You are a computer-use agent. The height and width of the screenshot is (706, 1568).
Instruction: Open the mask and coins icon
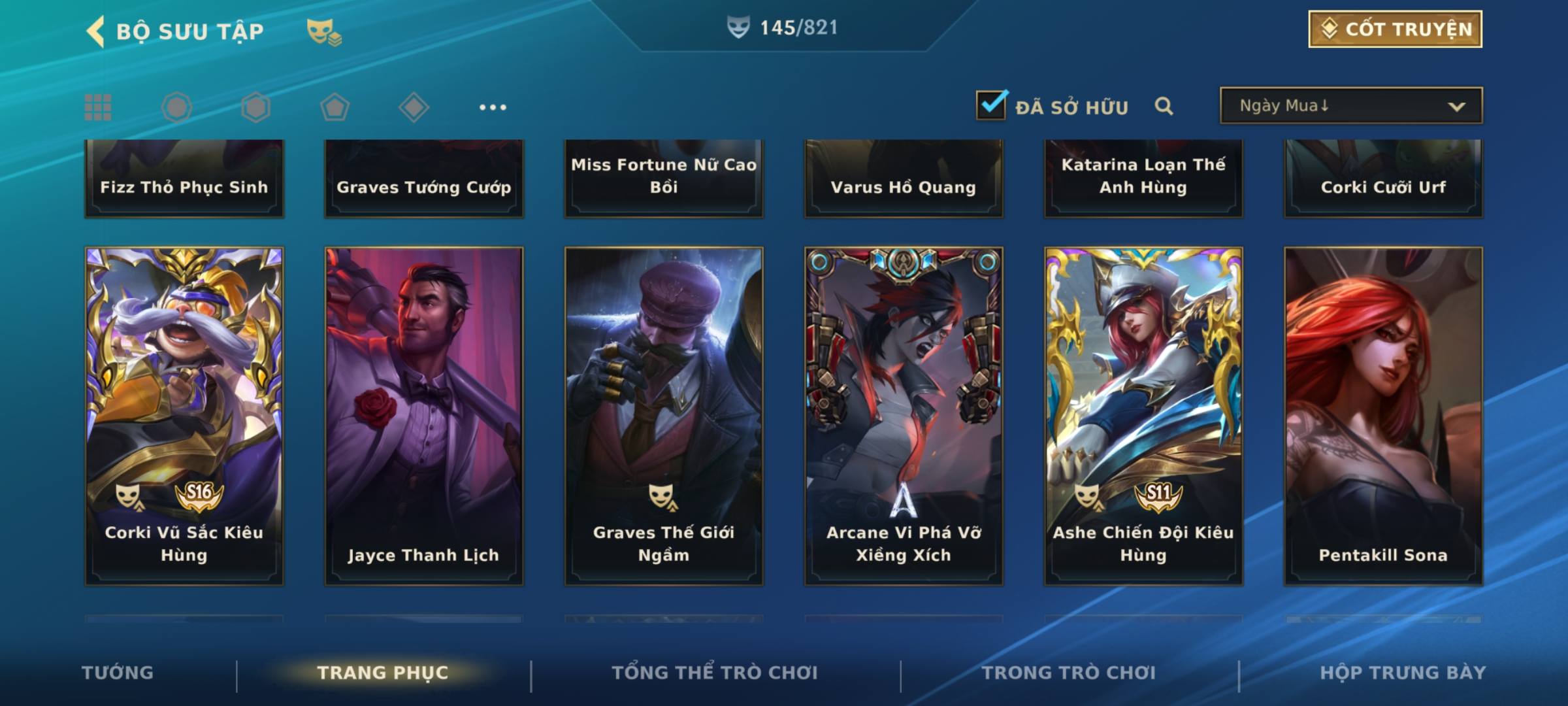pyautogui.click(x=323, y=31)
